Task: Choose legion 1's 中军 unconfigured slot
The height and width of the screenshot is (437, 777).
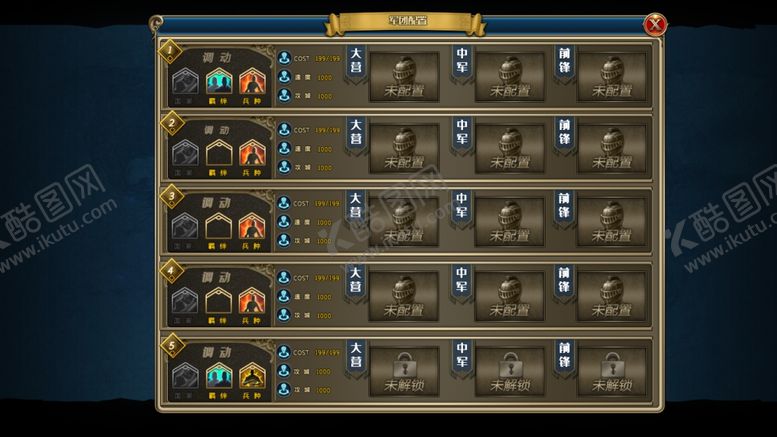Action: click(509, 77)
